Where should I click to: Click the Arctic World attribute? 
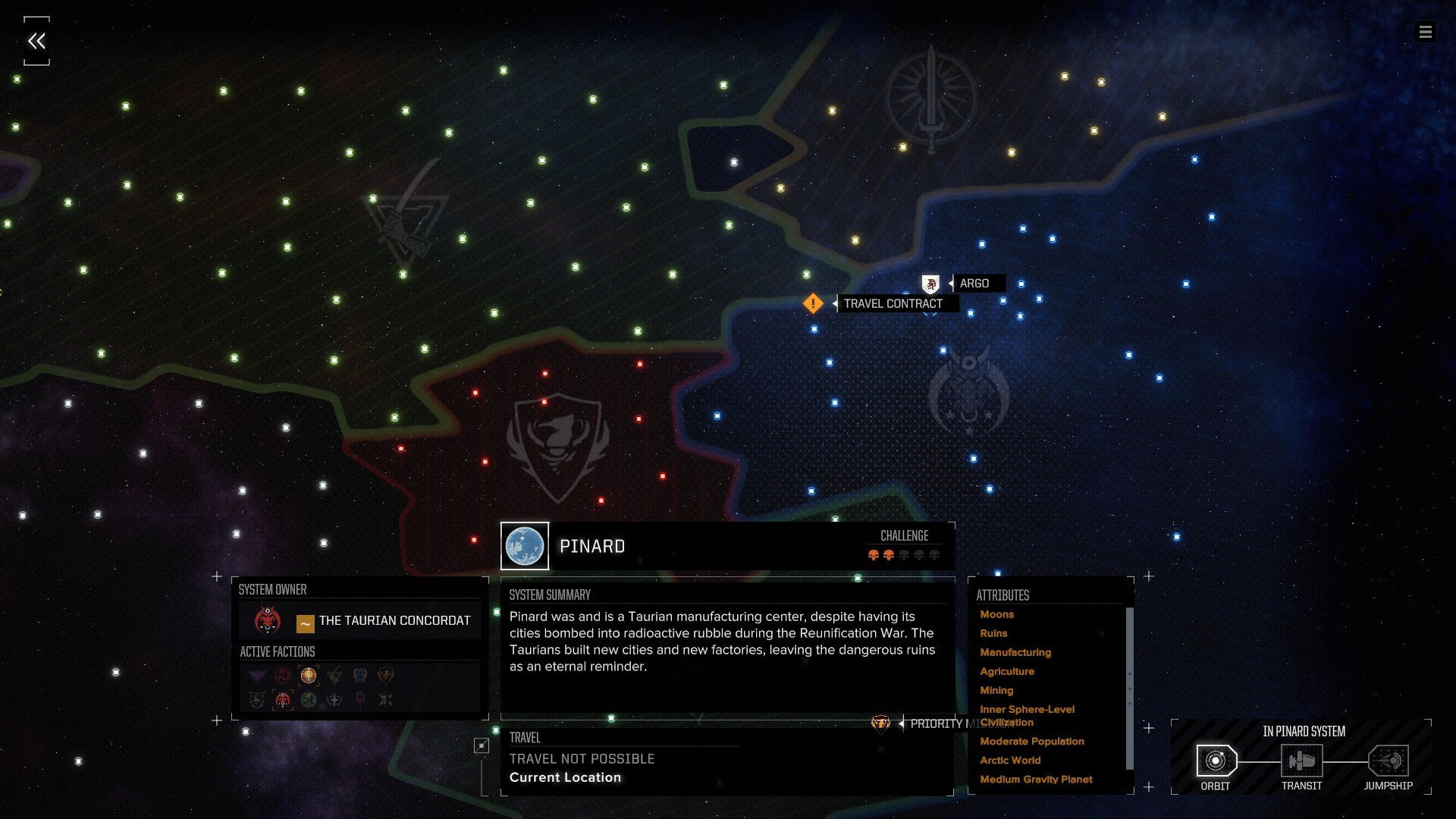1010,760
